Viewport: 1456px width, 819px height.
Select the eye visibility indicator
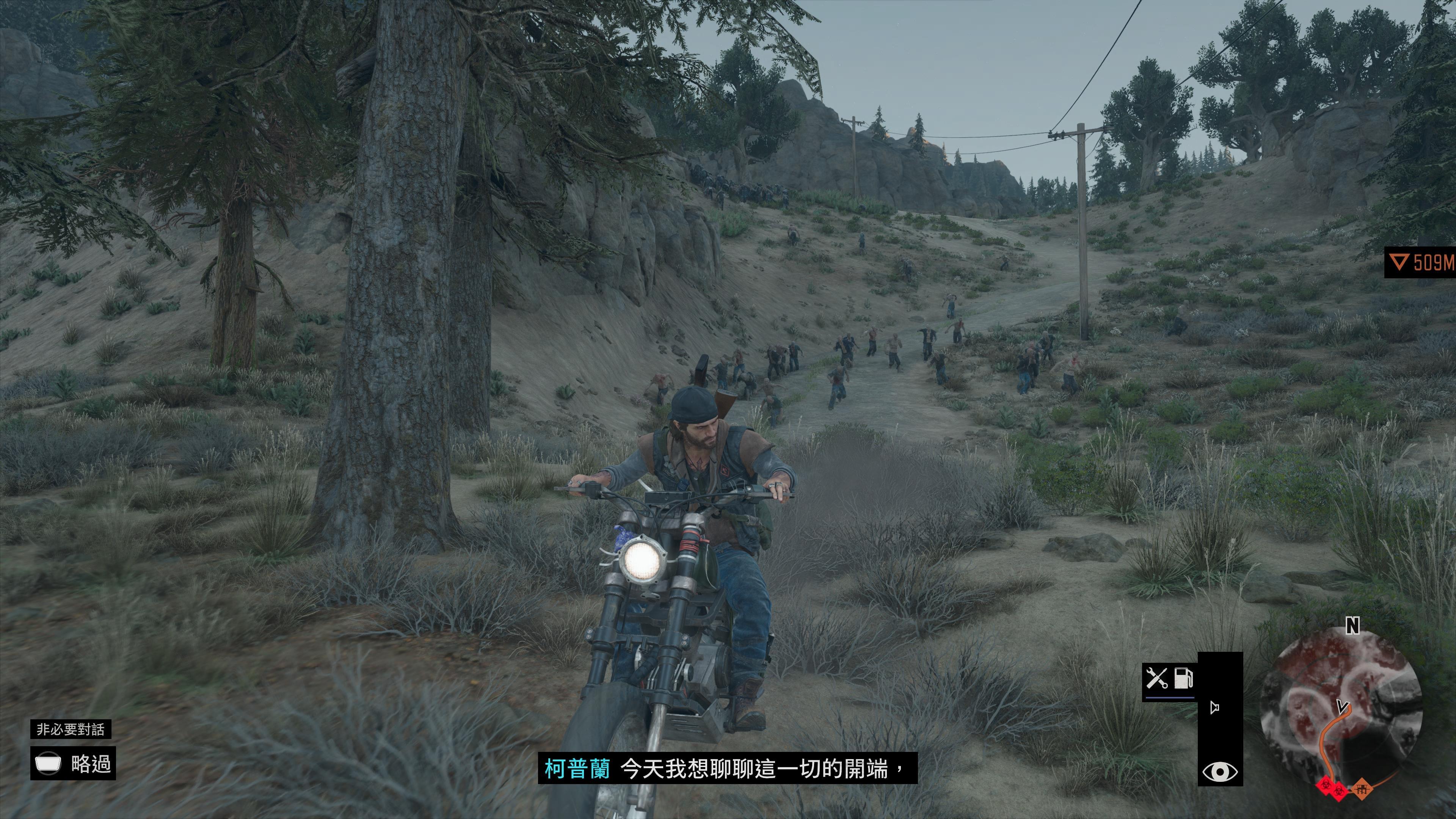[1220, 772]
